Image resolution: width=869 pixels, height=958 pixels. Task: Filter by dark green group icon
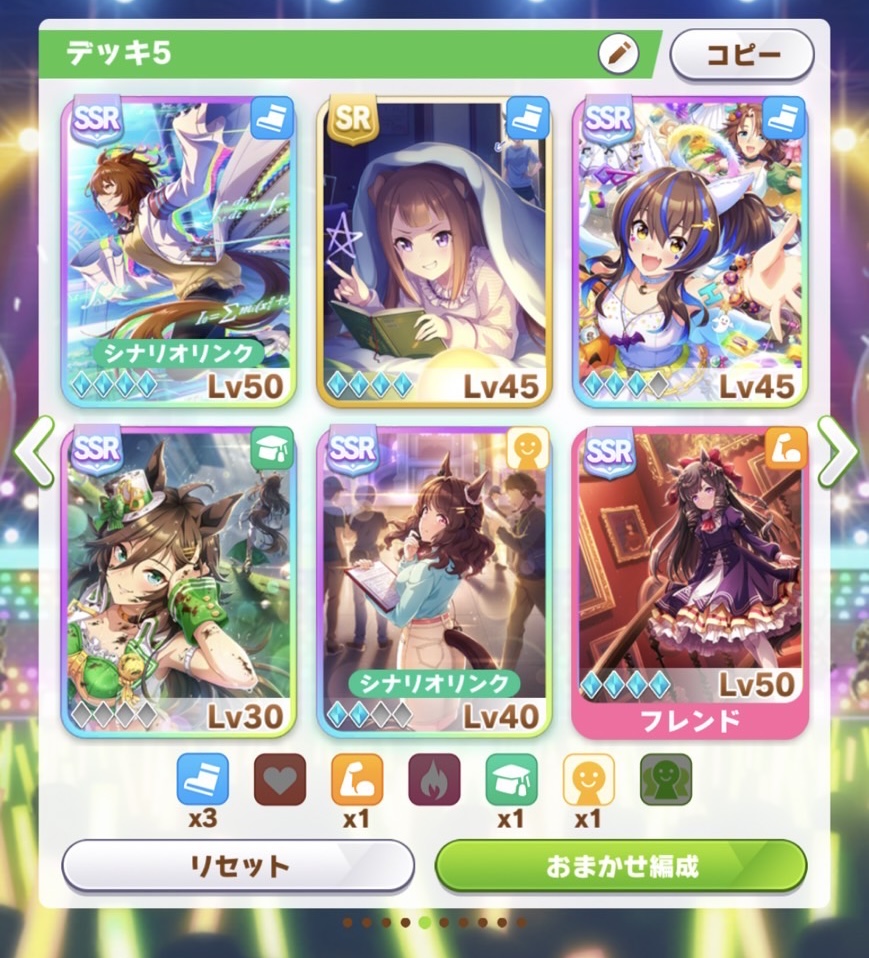[666, 779]
